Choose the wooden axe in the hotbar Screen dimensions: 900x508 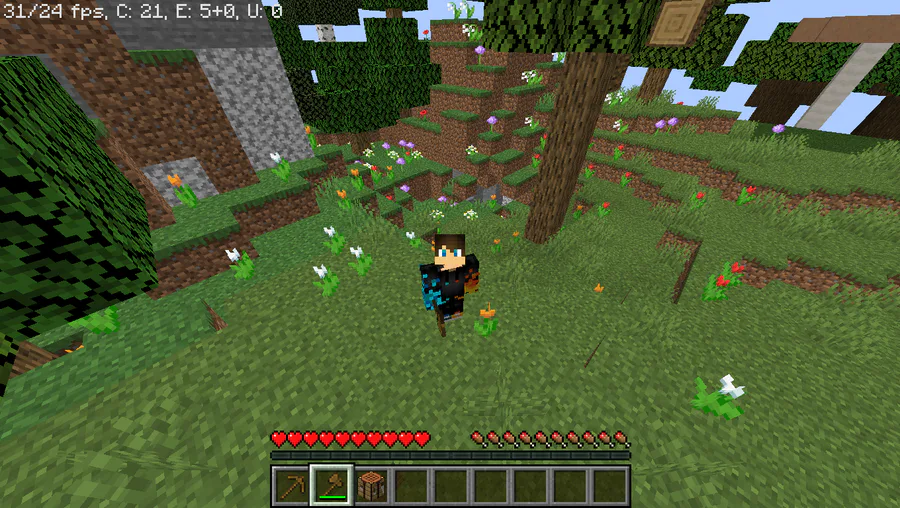click(x=331, y=486)
